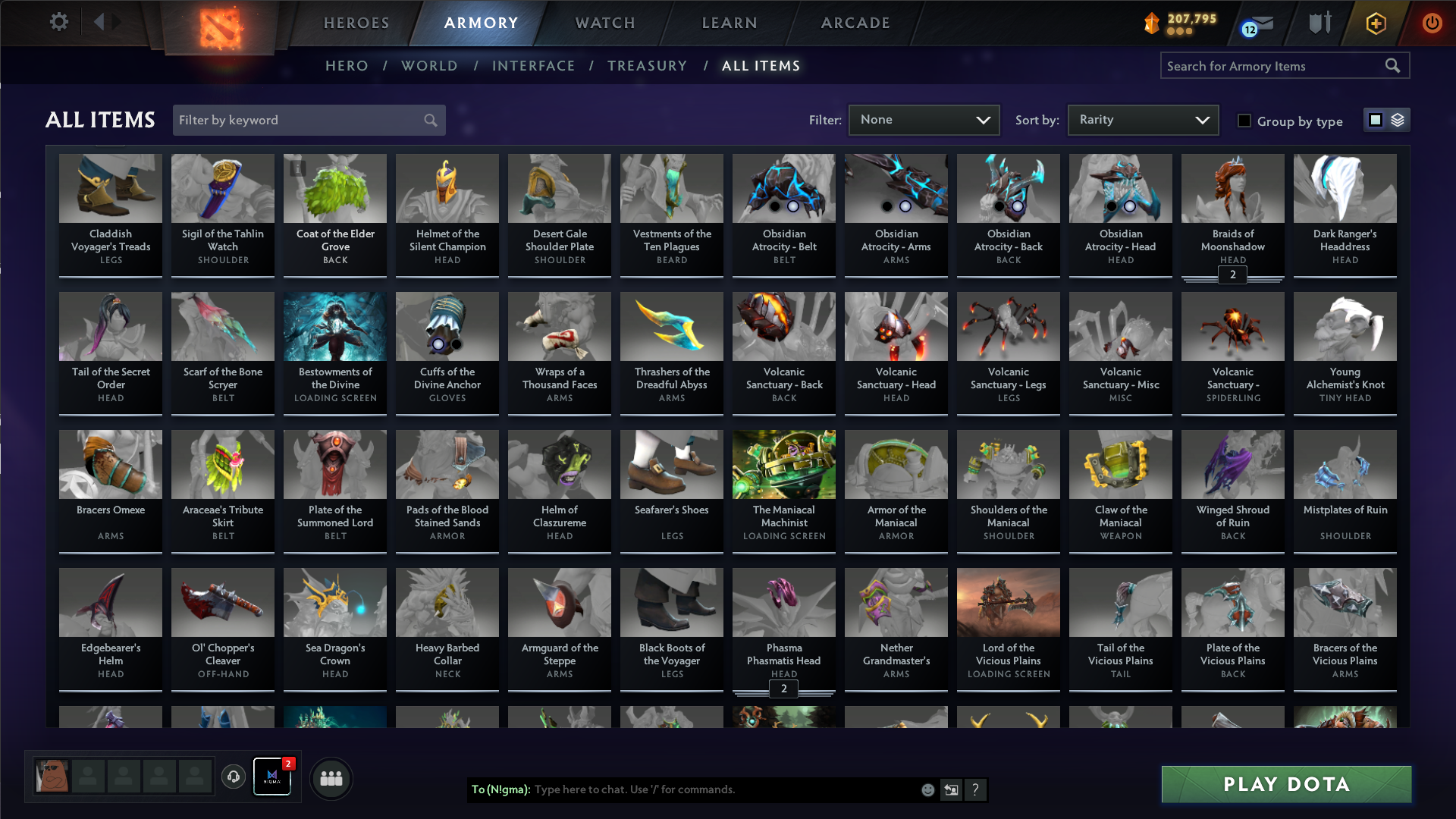Open the mail inbox with 12 notifications
1456x819 pixels.
(x=1257, y=24)
